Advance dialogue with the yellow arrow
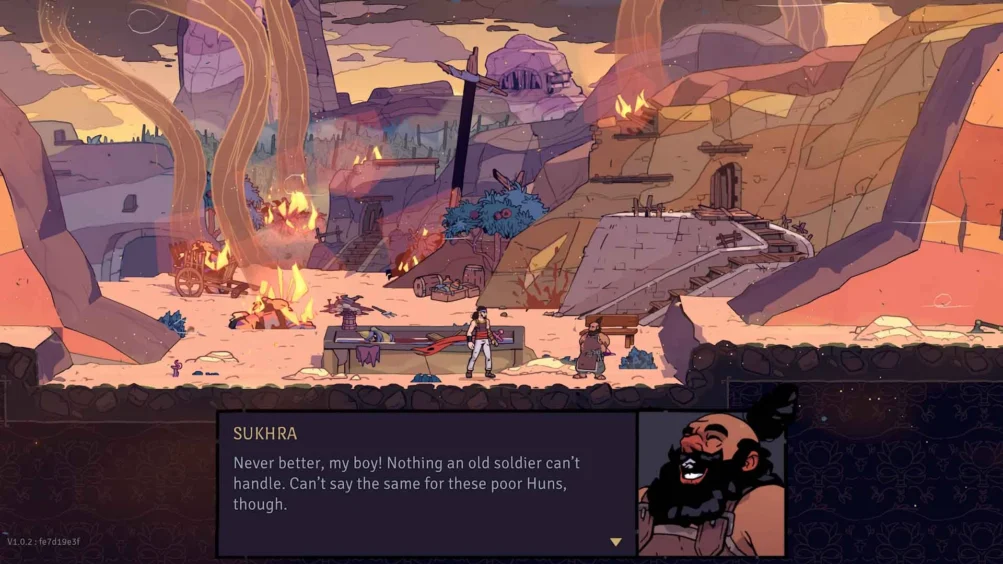Image resolution: width=1003 pixels, height=564 pixels. [616, 542]
